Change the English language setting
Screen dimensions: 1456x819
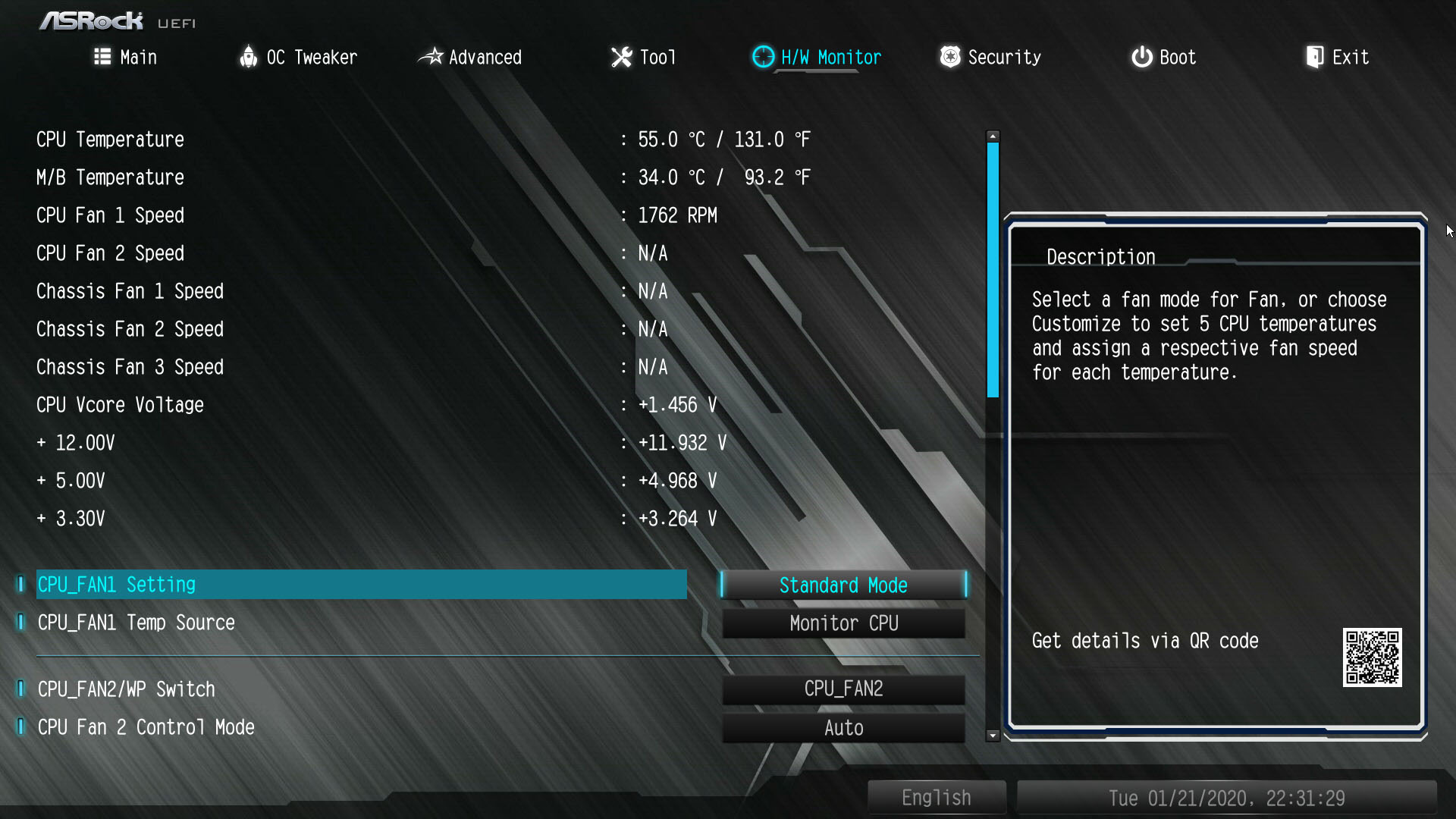point(937,798)
